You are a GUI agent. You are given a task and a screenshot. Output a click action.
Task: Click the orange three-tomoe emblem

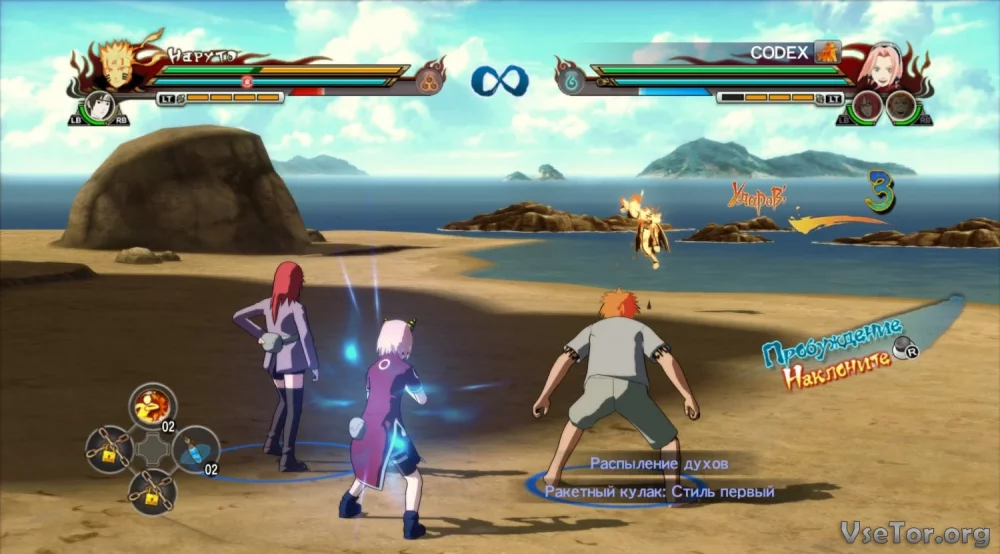[431, 81]
